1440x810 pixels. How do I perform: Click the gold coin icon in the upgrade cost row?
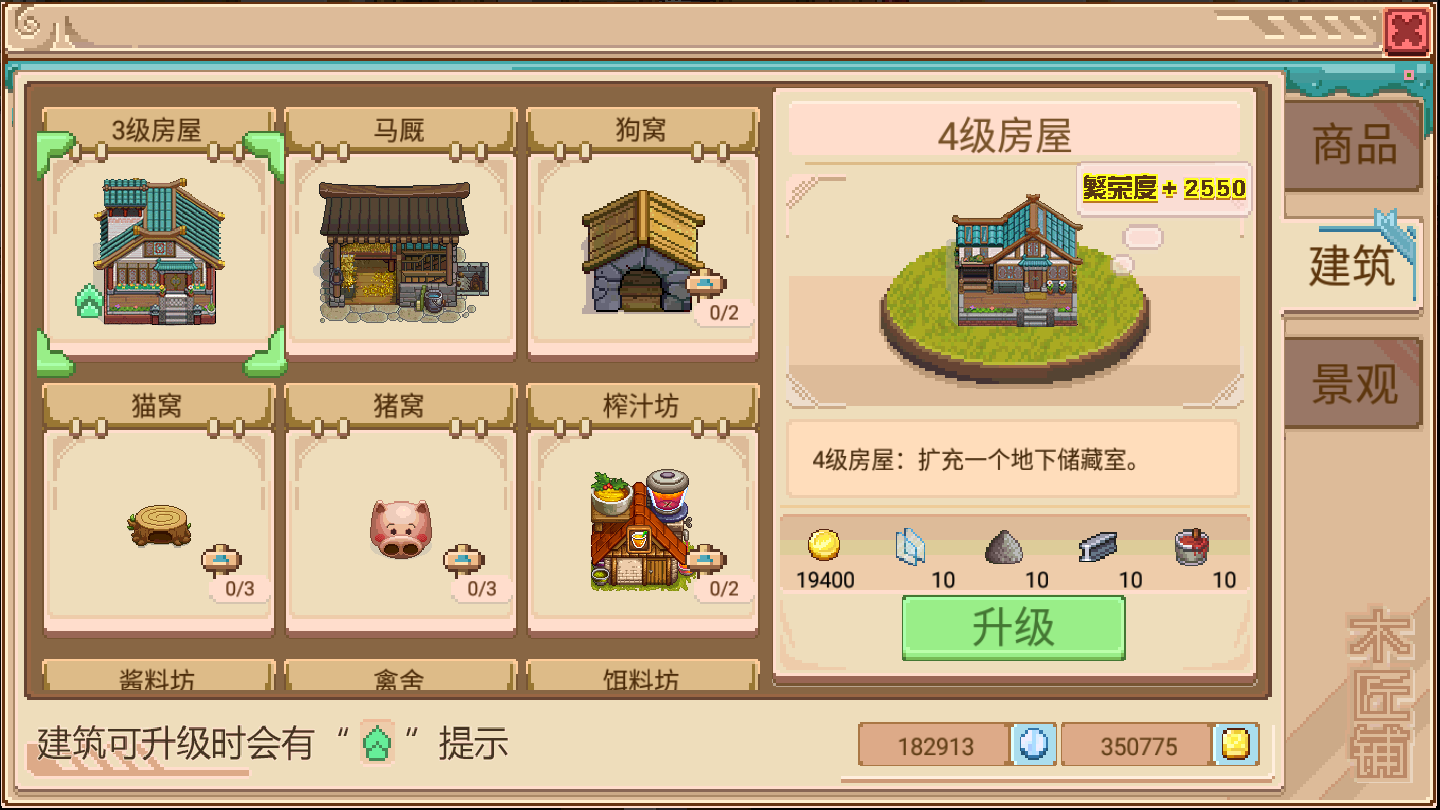824,548
